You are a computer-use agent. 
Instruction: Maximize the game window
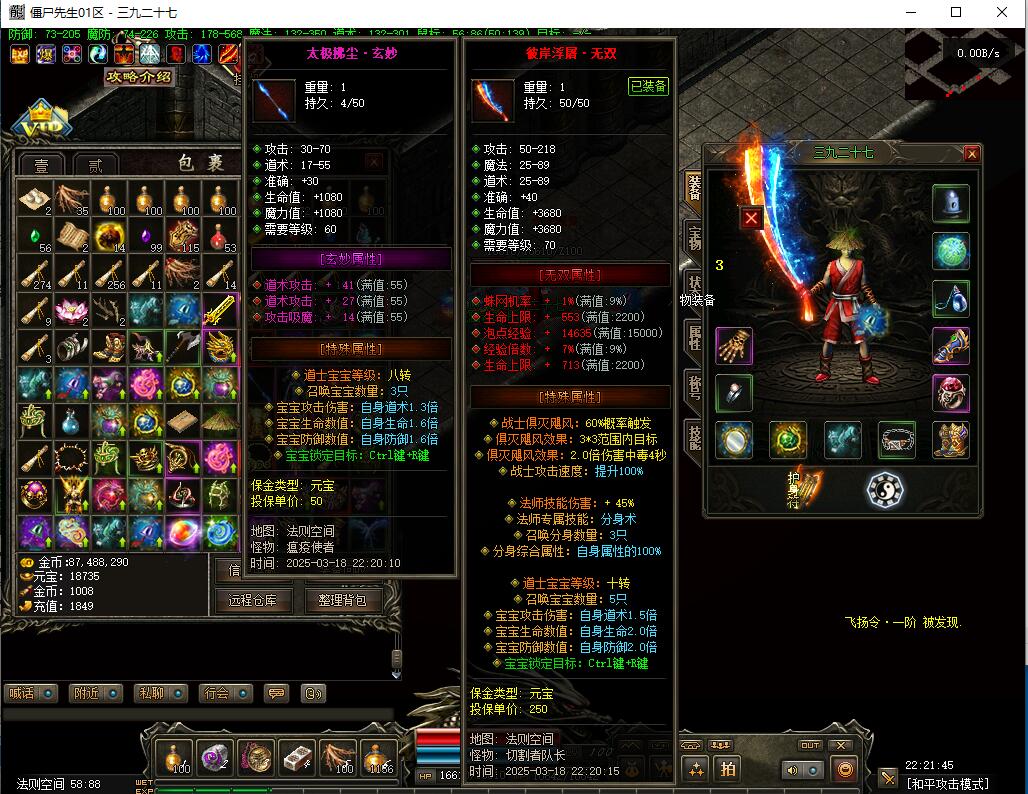tap(956, 12)
